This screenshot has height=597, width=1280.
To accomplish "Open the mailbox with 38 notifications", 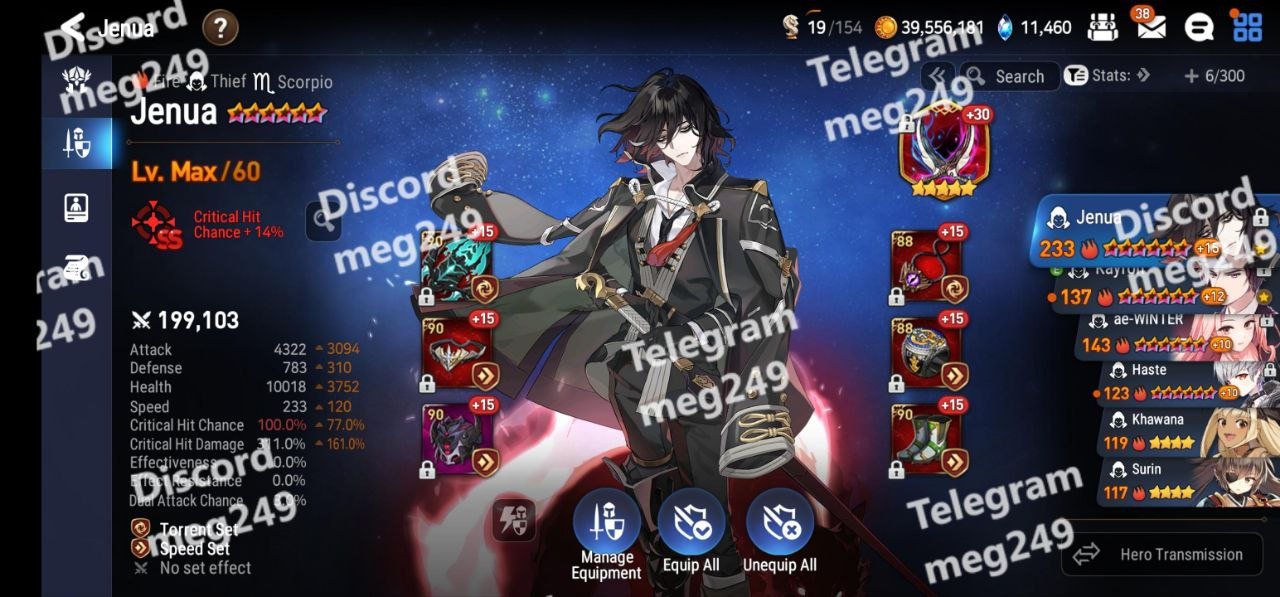I will point(1151,27).
